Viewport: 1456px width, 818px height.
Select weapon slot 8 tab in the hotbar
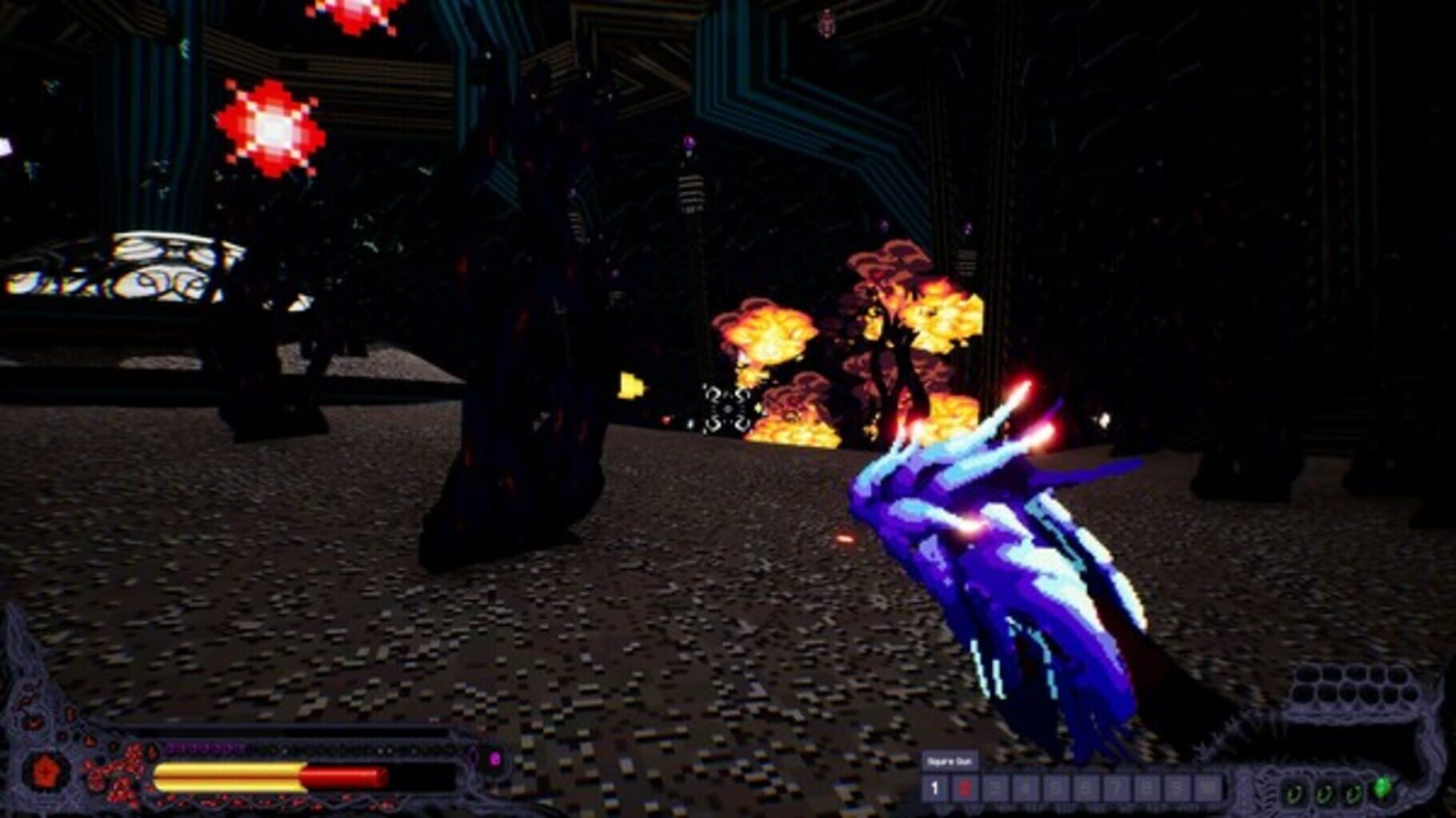pos(1148,788)
